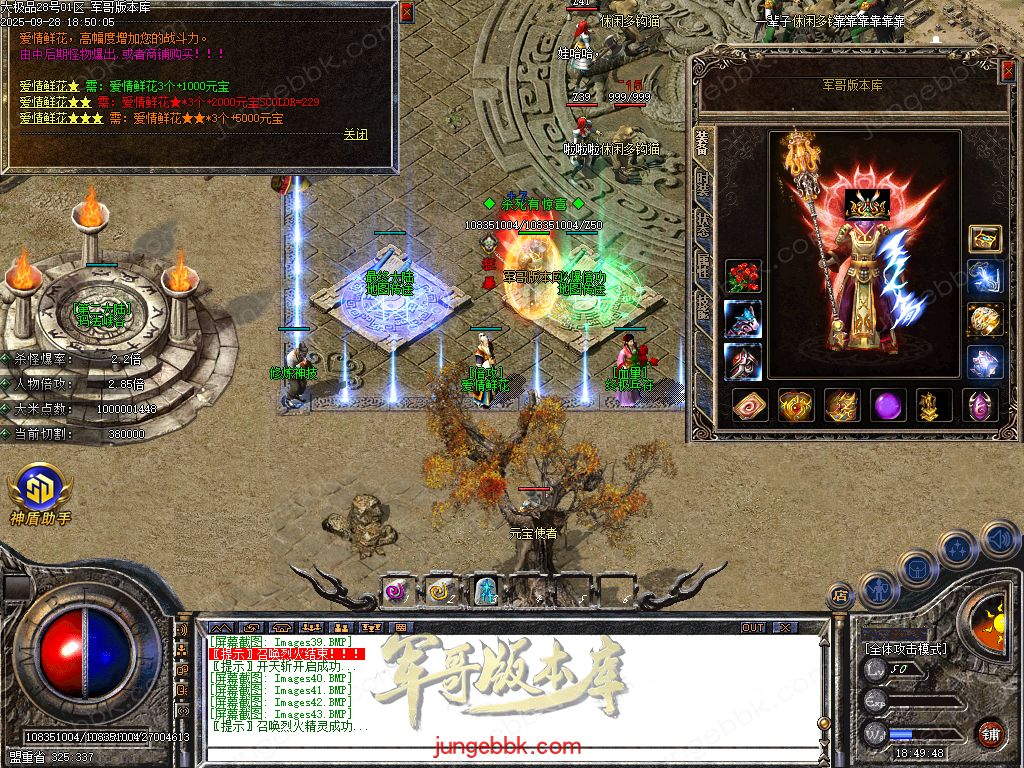Screen dimensions: 1024x768
Task: Select the red roses equipment slot
Action: click(742, 276)
